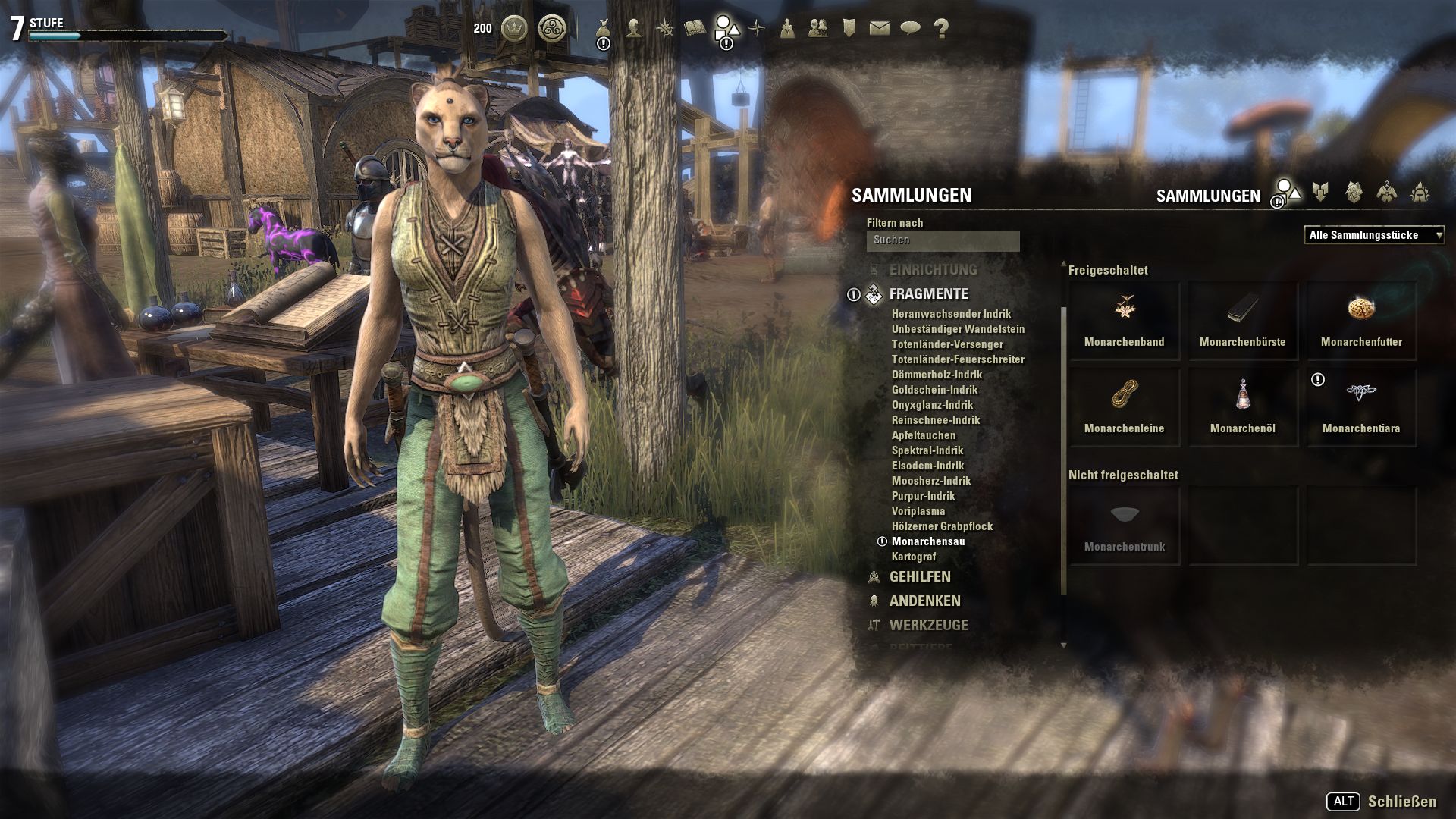Open the Alle Sammlungsstücke filter dropdown
This screenshot has height=819, width=1456.
1374,235
